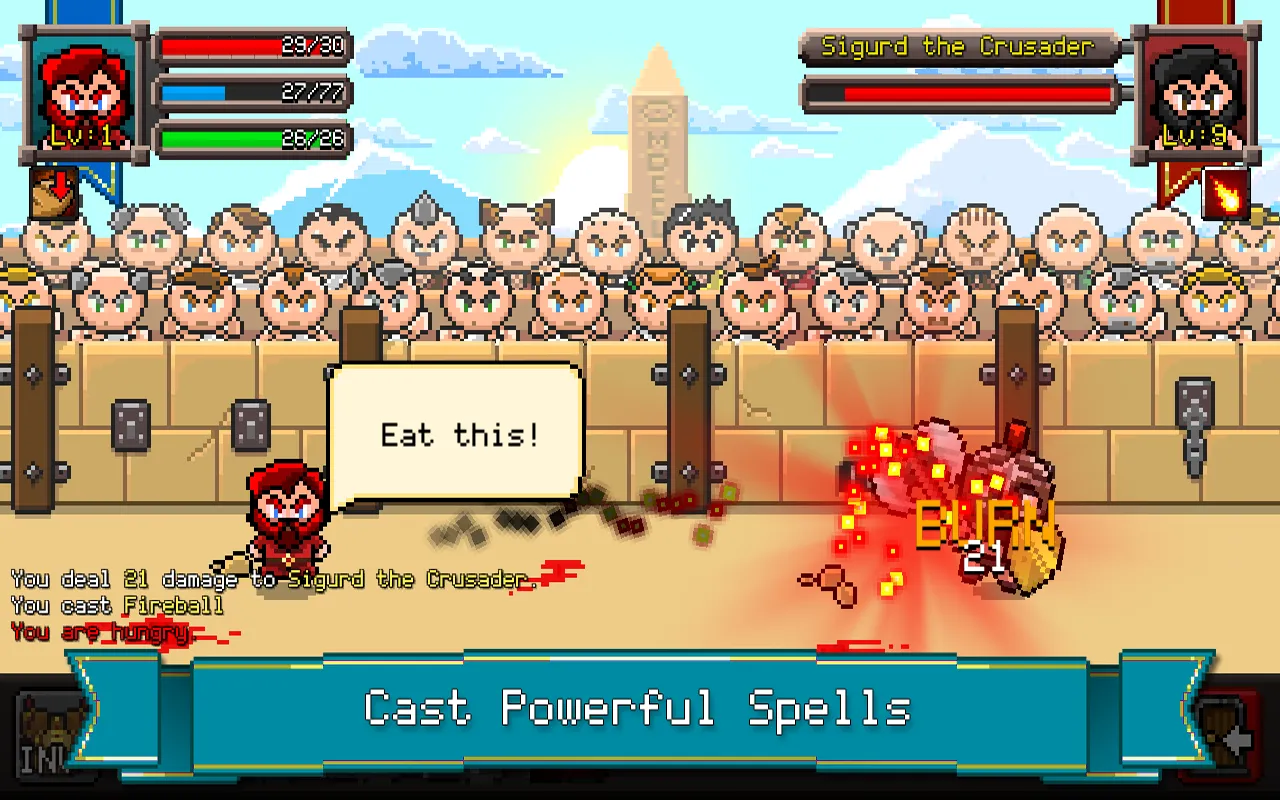The height and width of the screenshot is (800, 1280).
Task: Click the damage line mentioning Sigurd the Crusader
Action: pyautogui.click(x=270, y=578)
